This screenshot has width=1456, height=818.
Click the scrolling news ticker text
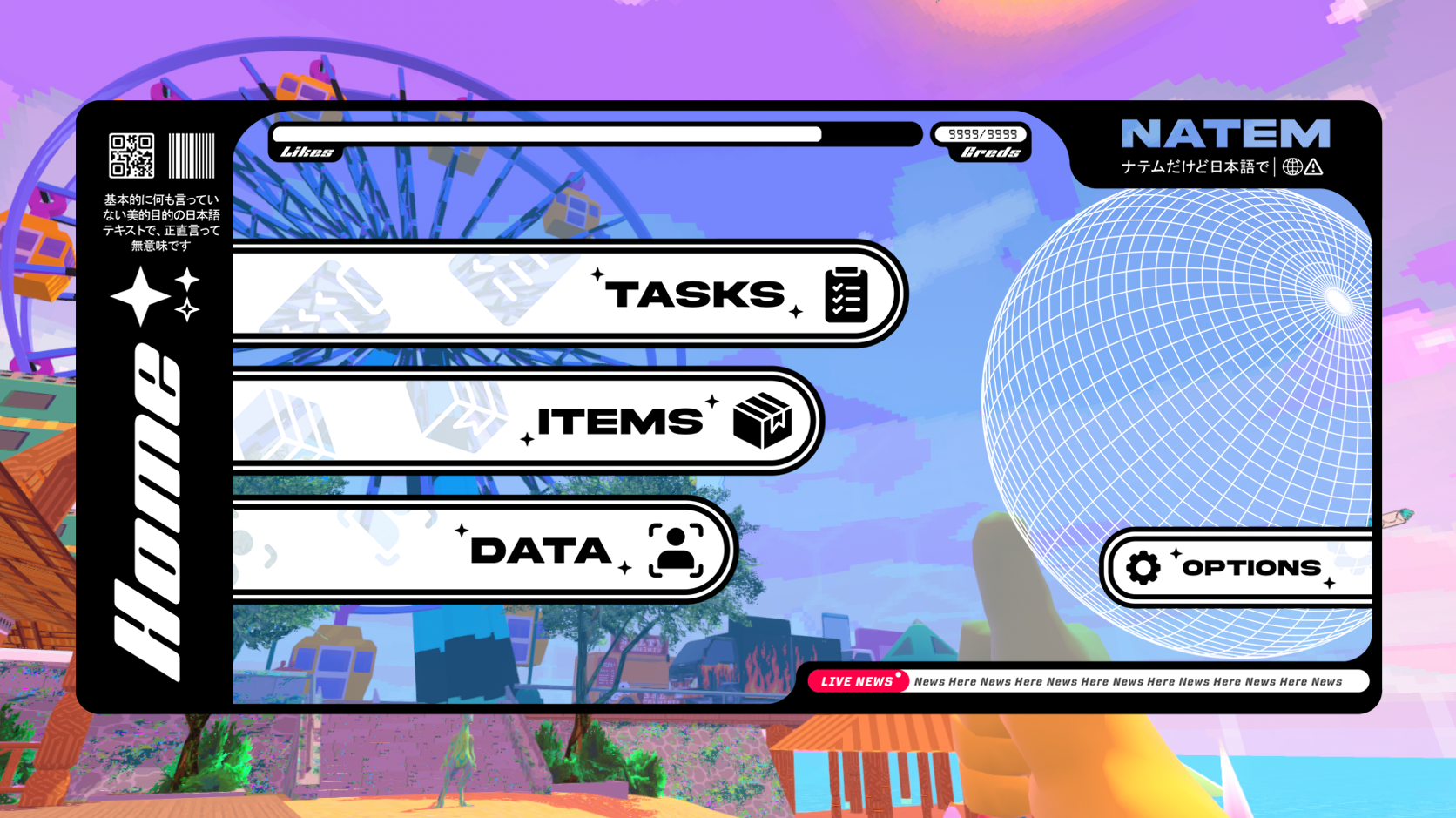click(1128, 682)
